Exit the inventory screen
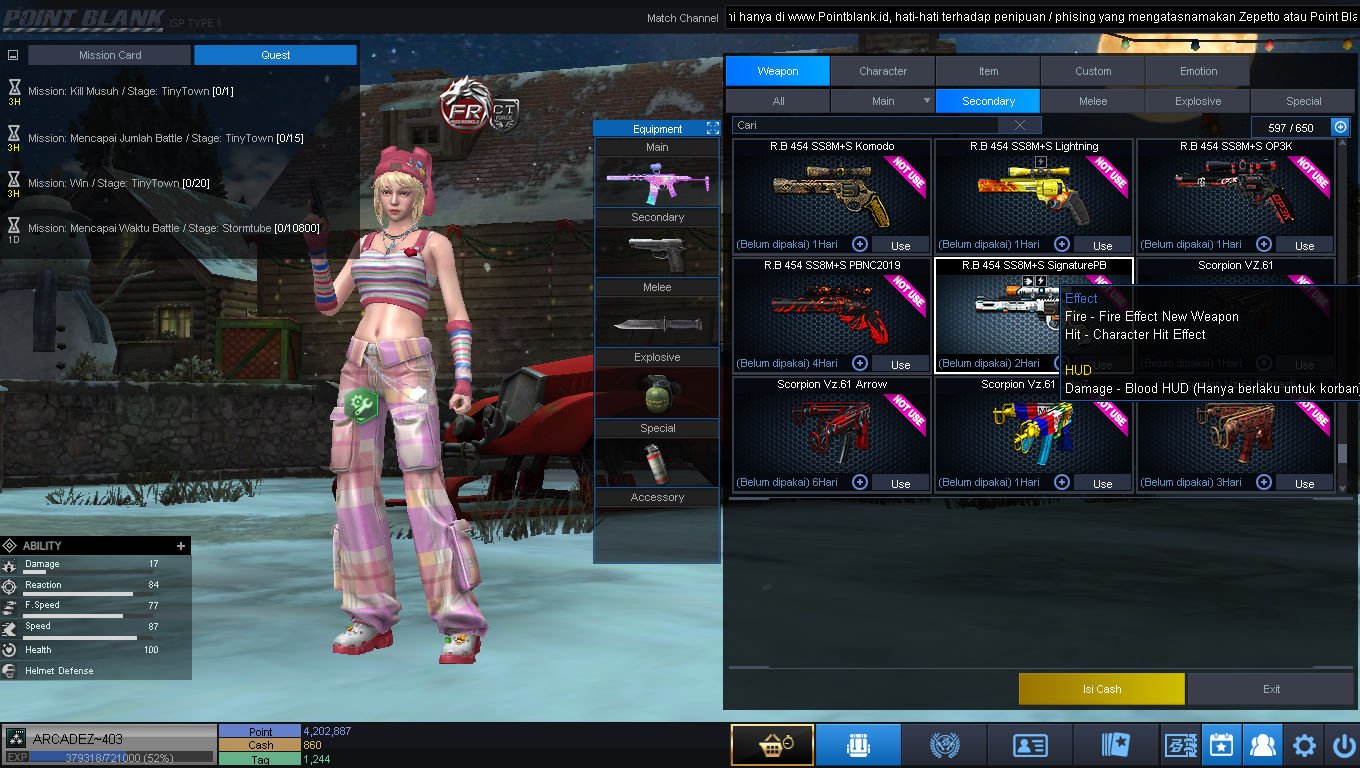The height and width of the screenshot is (768, 1360). point(1271,689)
